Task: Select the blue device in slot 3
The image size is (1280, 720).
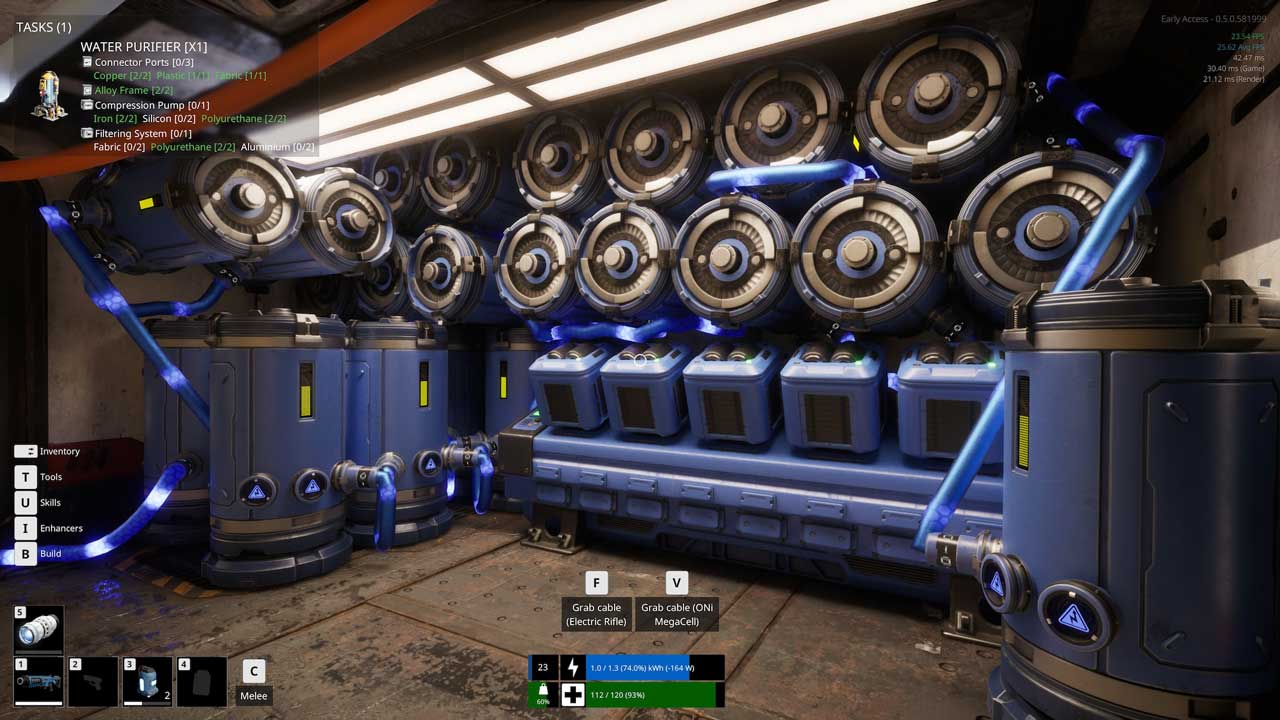Action: tap(147, 682)
